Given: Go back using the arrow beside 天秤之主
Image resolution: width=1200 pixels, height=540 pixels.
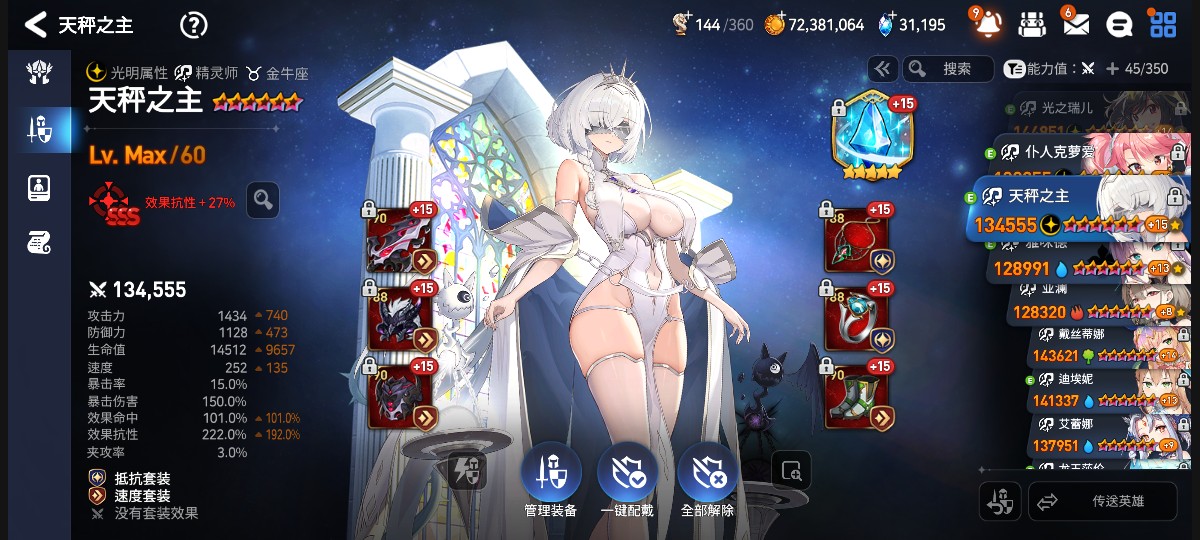Looking at the screenshot, I should [x=36, y=25].
